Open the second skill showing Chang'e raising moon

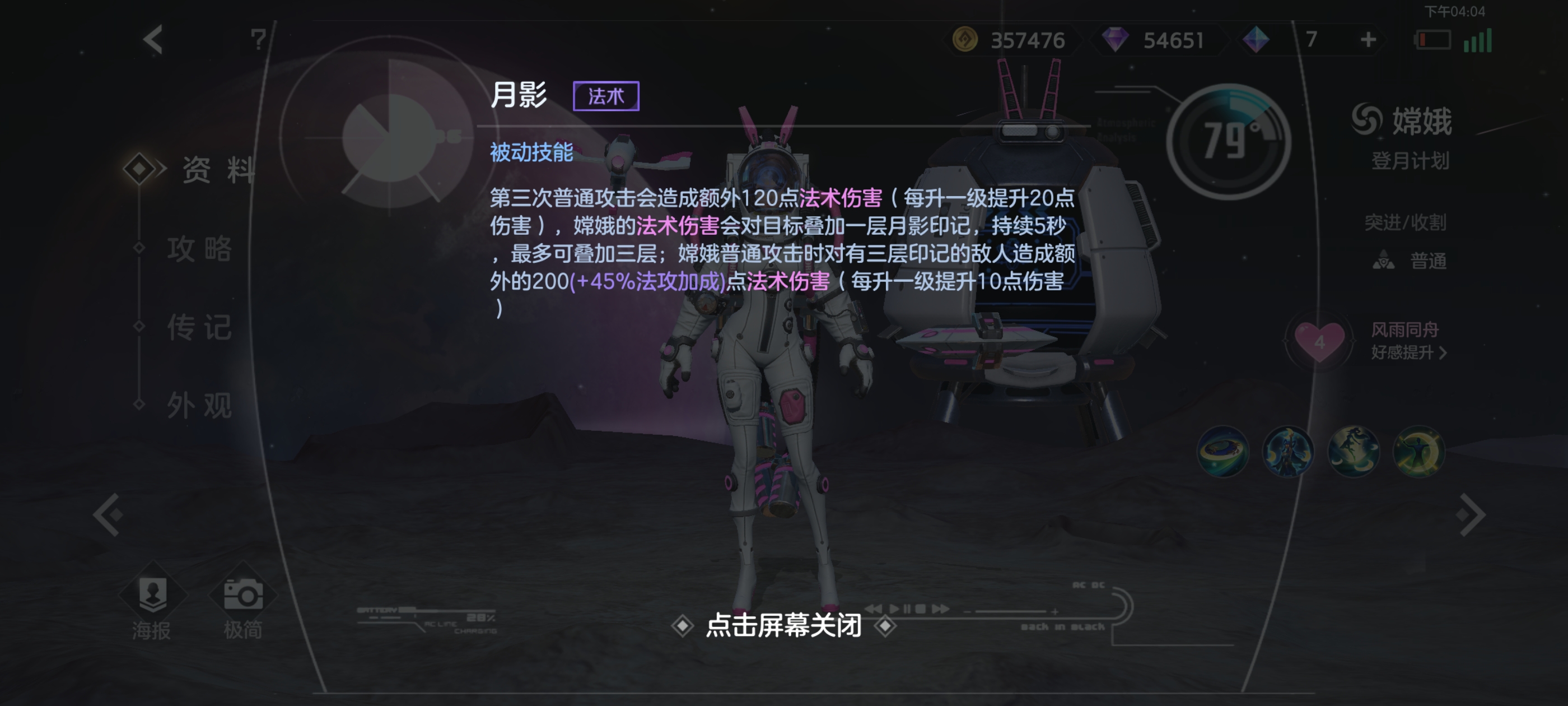tap(1288, 453)
